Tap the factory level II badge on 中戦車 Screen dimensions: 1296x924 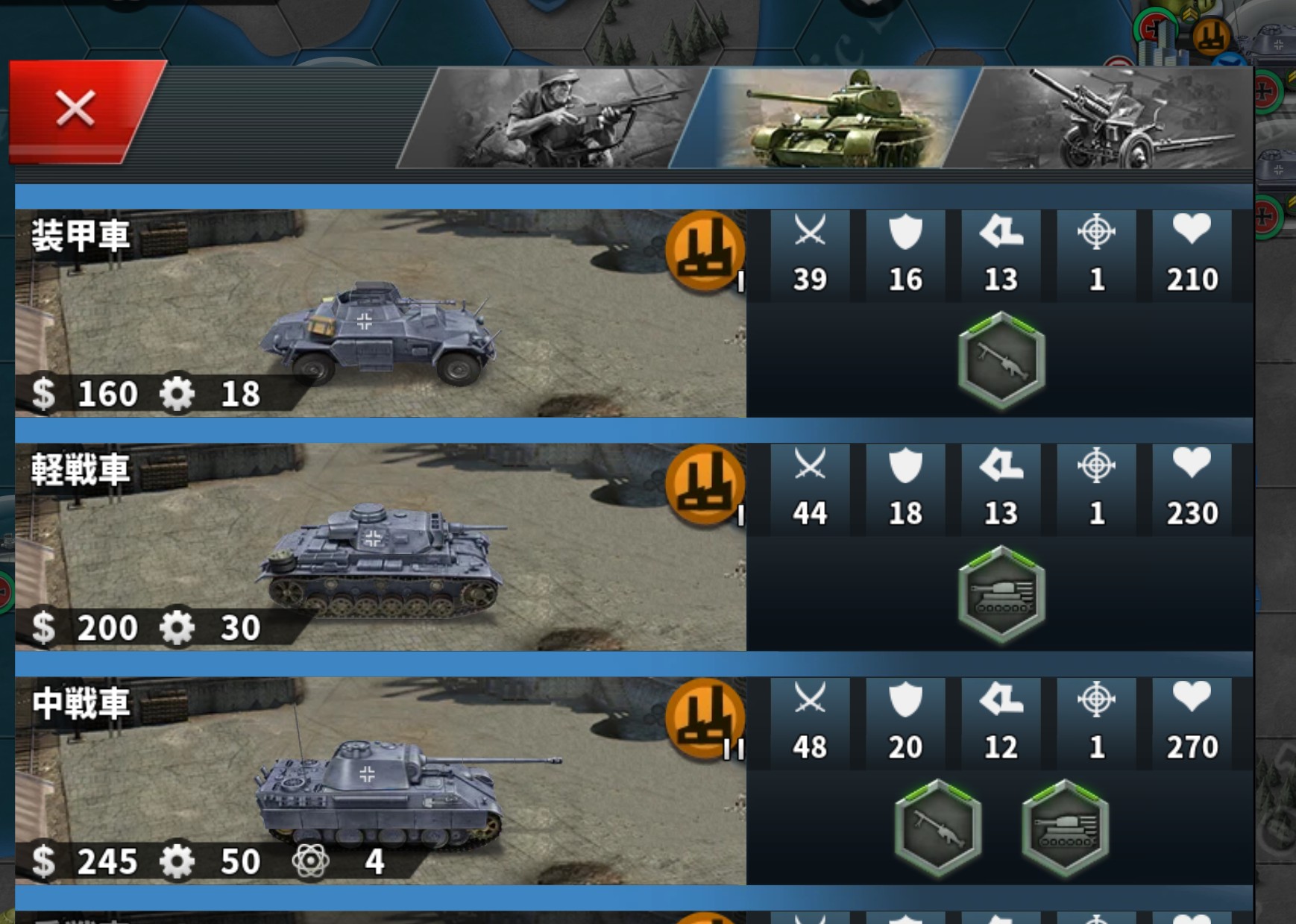click(x=705, y=719)
